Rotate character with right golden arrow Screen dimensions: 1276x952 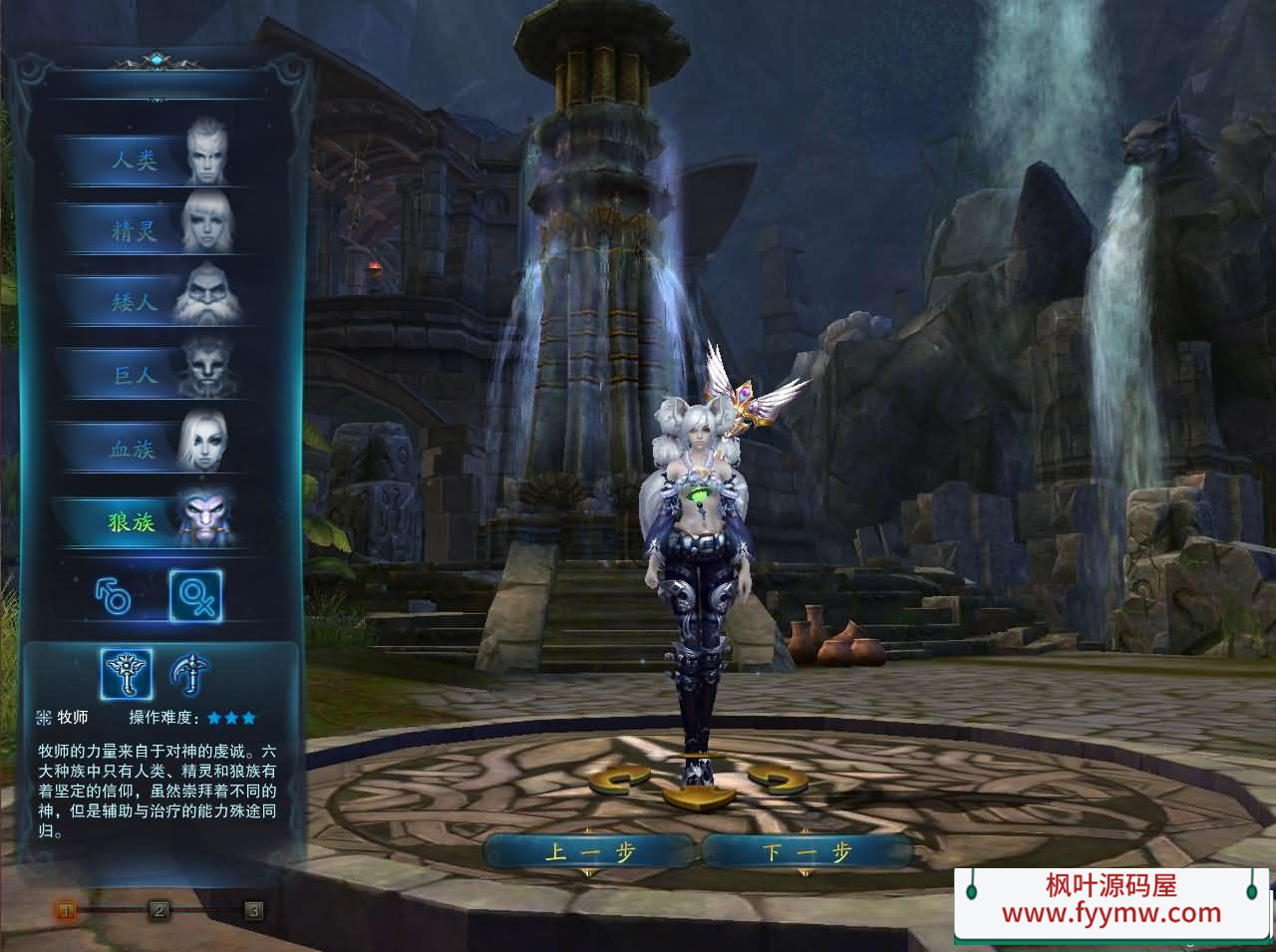tap(777, 779)
